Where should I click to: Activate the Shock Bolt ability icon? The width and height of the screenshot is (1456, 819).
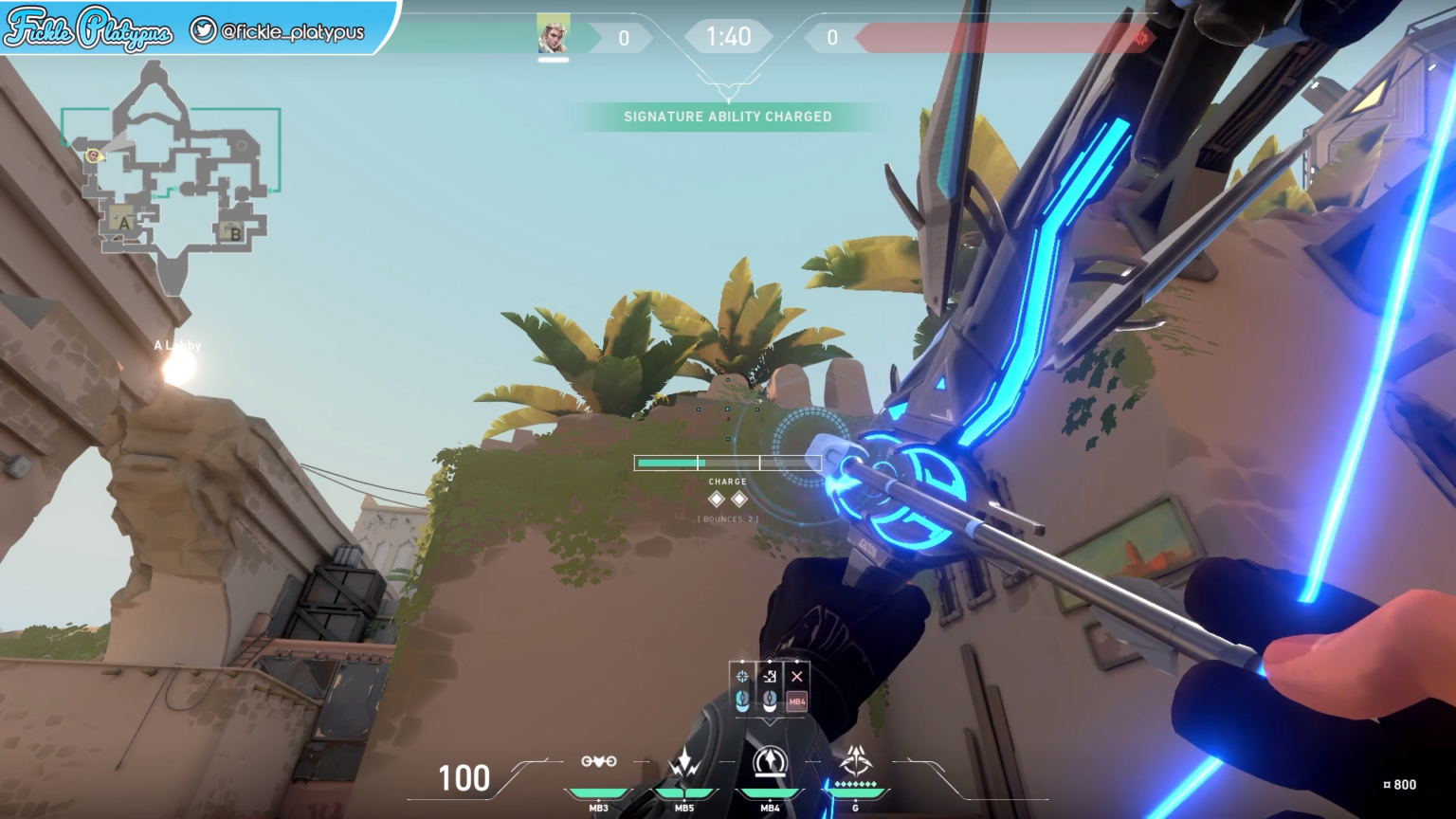(x=684, y=761)
